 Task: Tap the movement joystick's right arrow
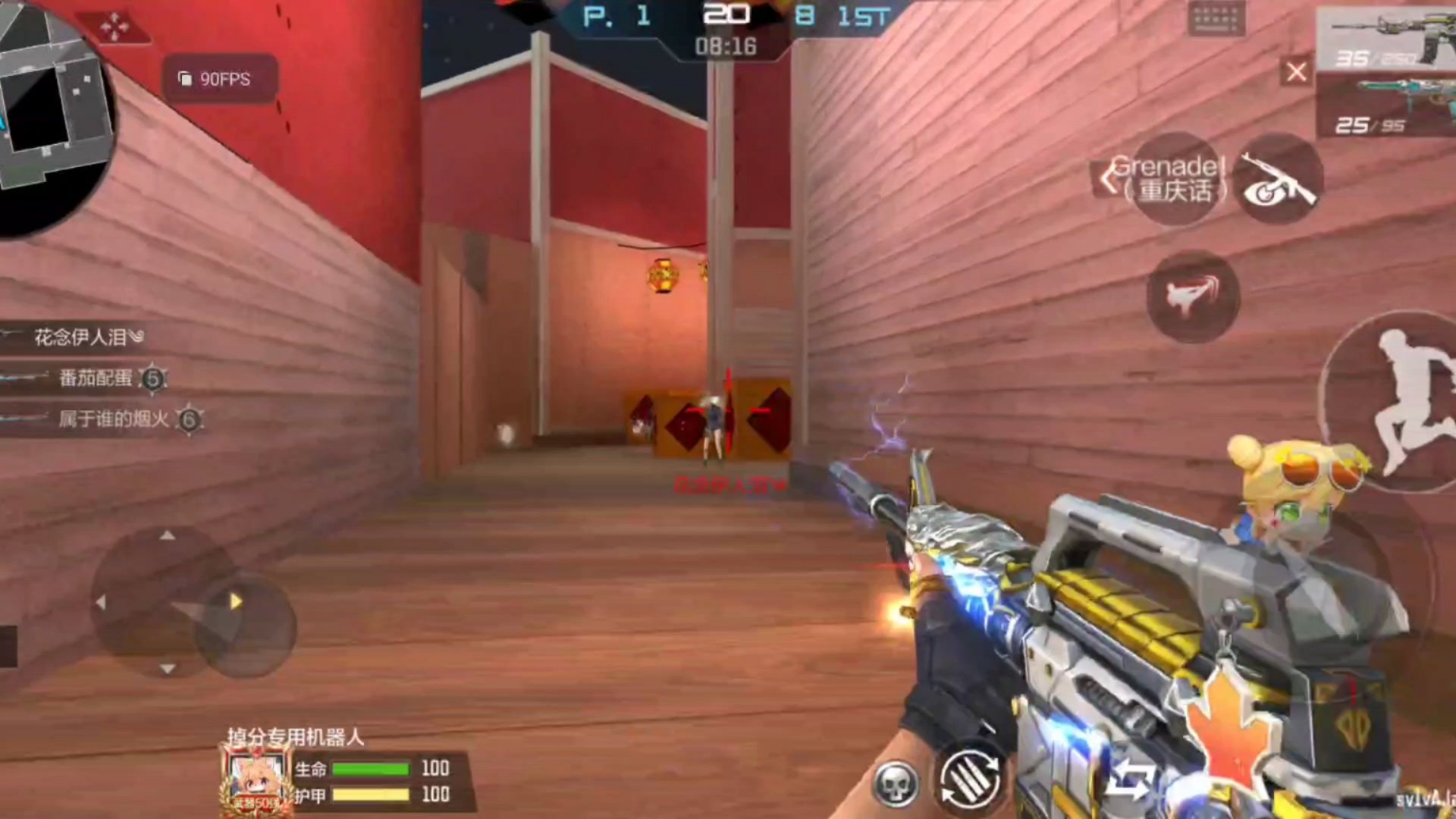pyautogui.click(x=236, y=601)
